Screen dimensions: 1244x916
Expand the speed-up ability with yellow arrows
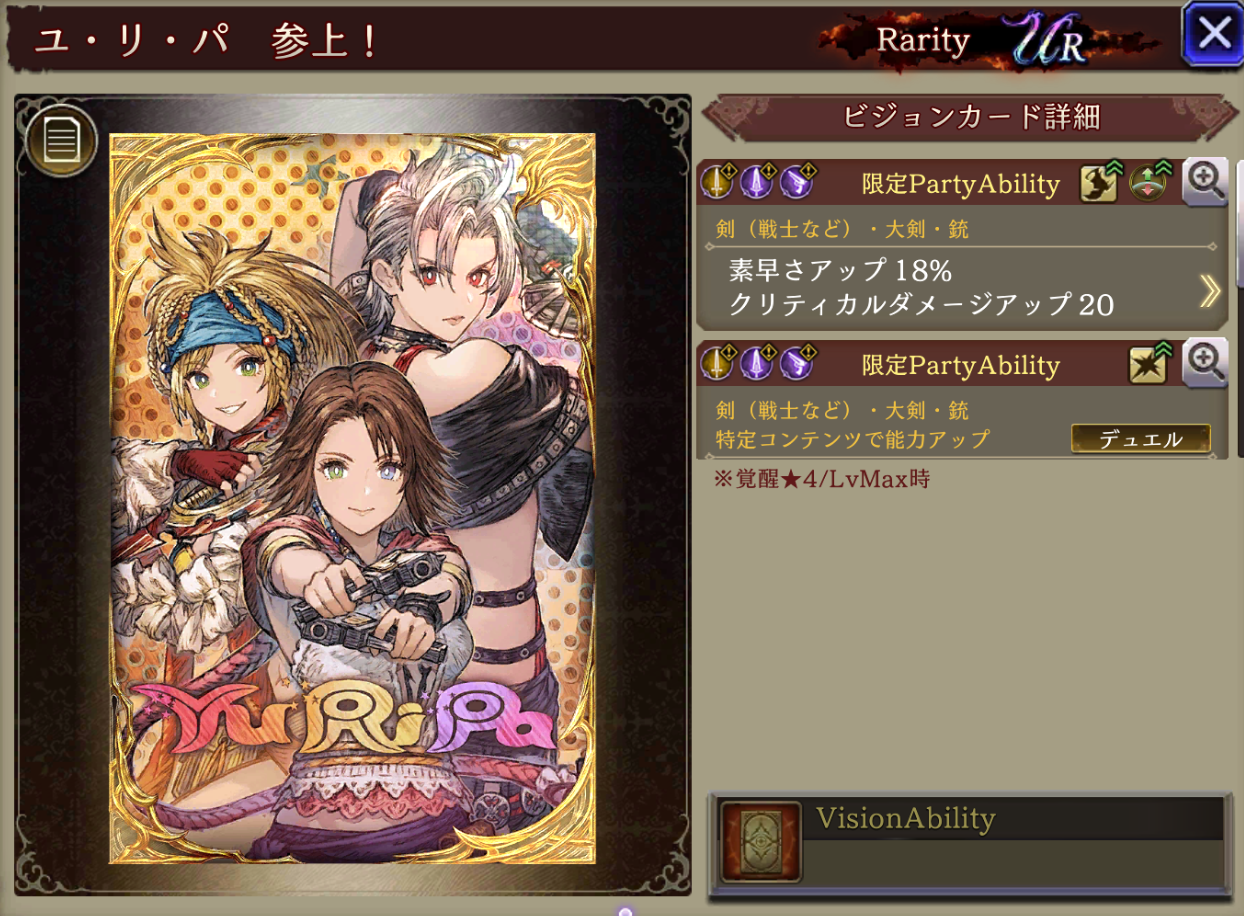pos(1210,290)
